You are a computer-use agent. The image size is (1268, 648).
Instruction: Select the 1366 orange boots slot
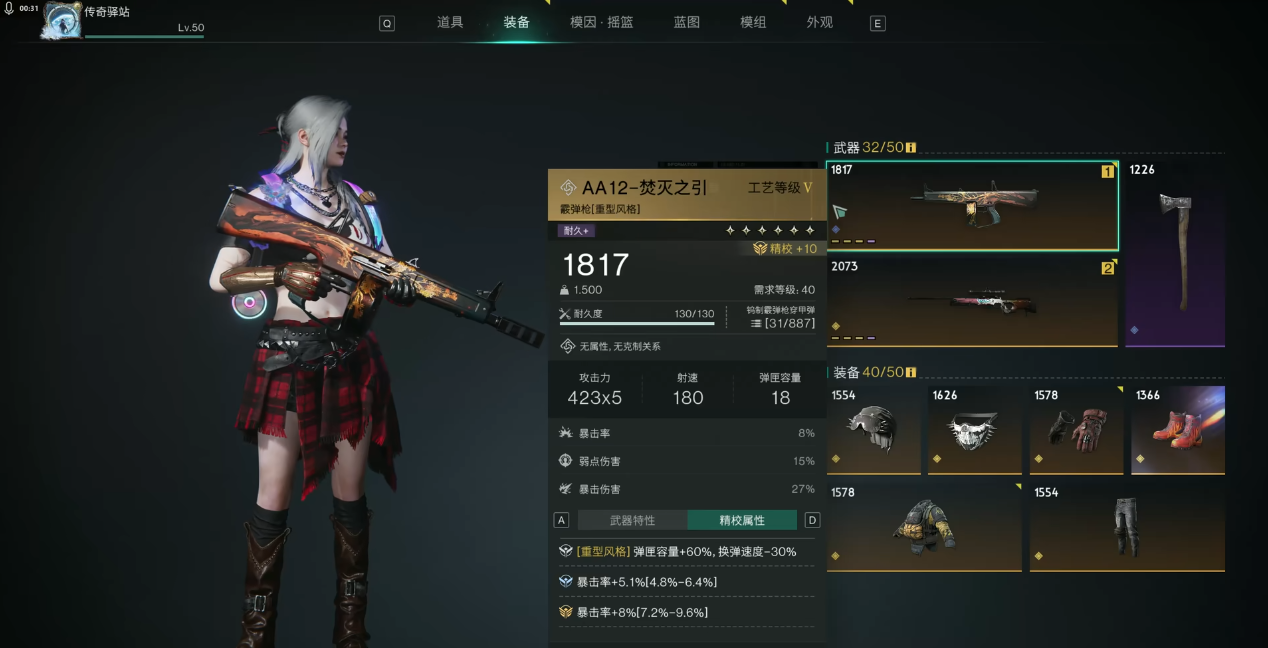[x=1178, y=430]
